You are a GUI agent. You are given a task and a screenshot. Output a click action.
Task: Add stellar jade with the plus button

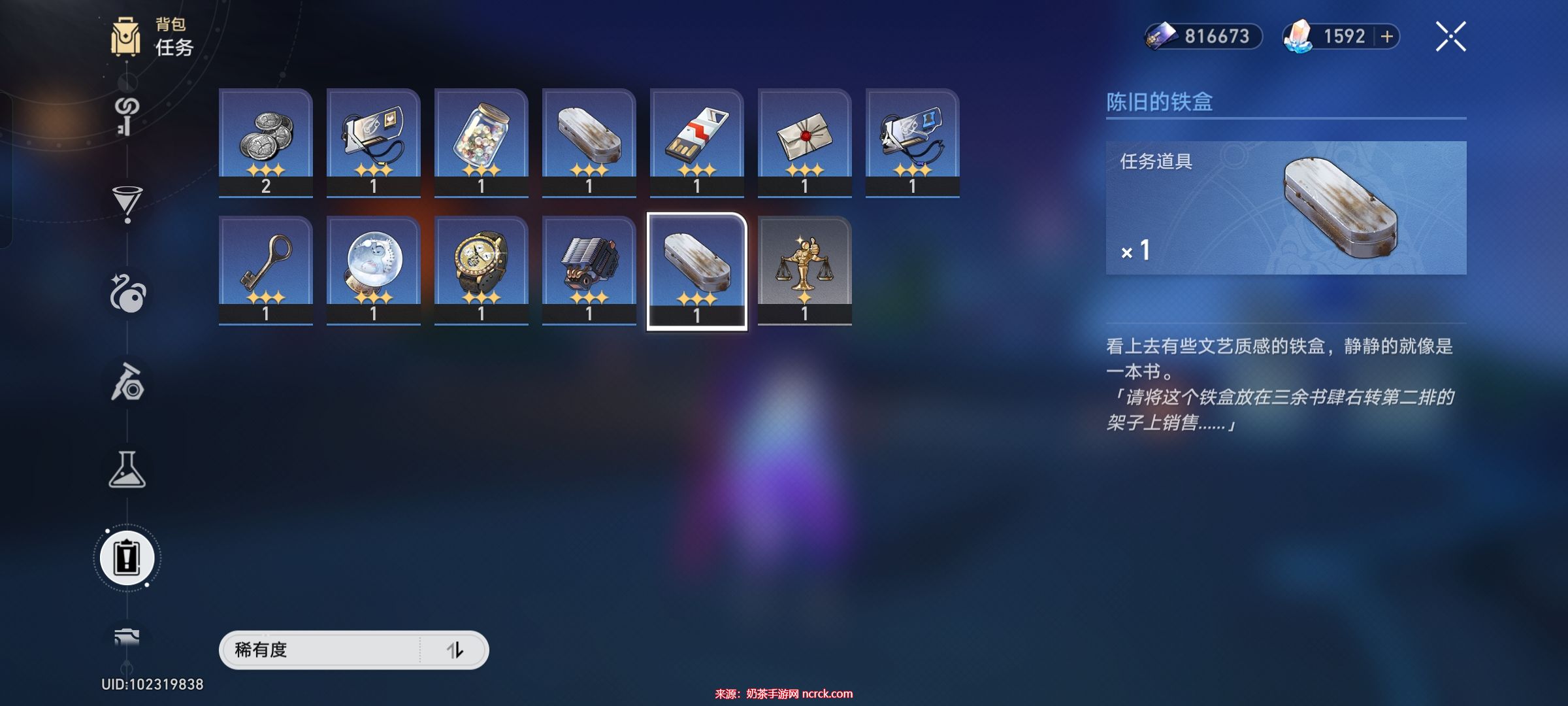point(1386,37)
